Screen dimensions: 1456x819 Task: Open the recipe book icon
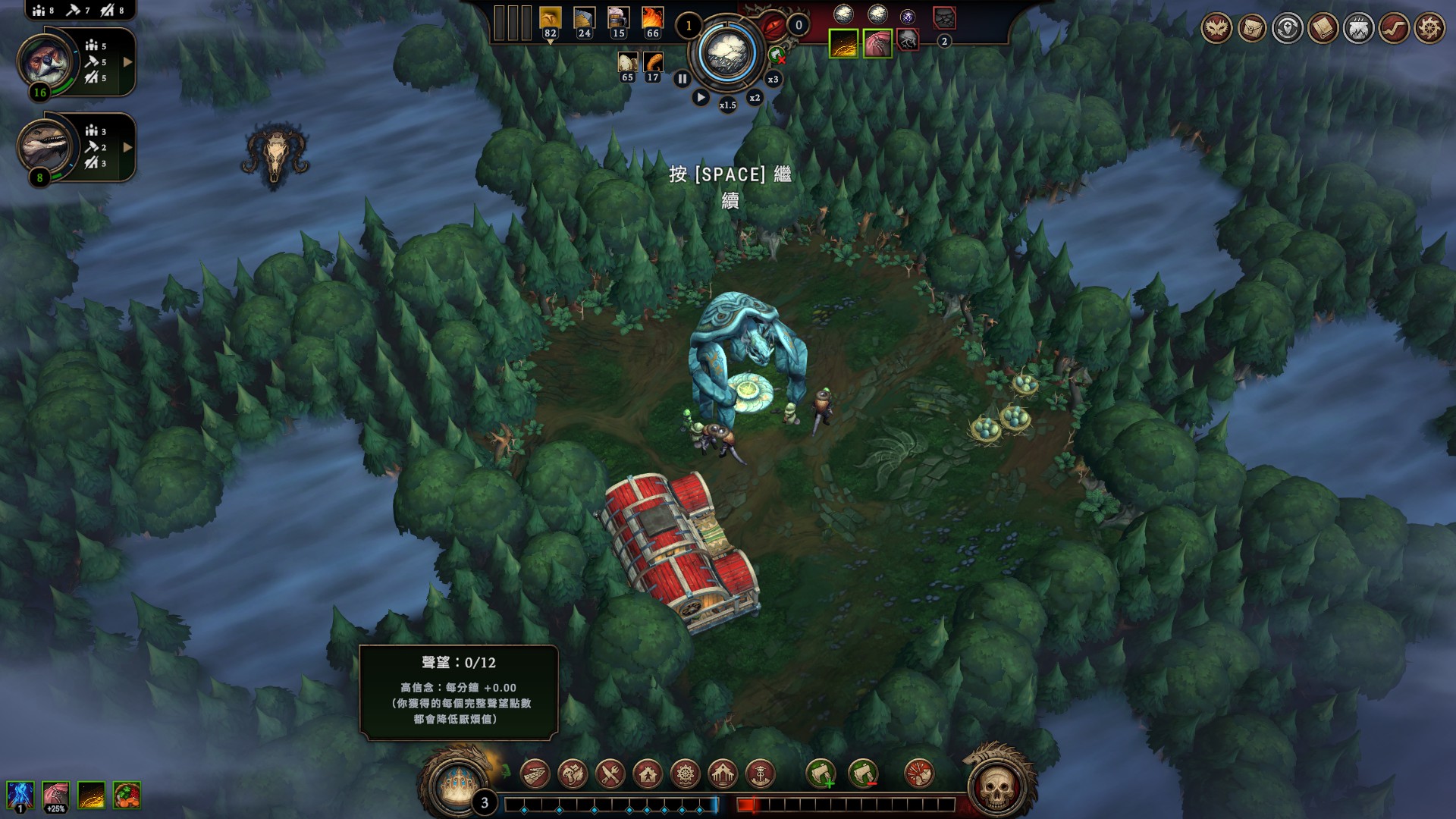(x=1323, y=29)
